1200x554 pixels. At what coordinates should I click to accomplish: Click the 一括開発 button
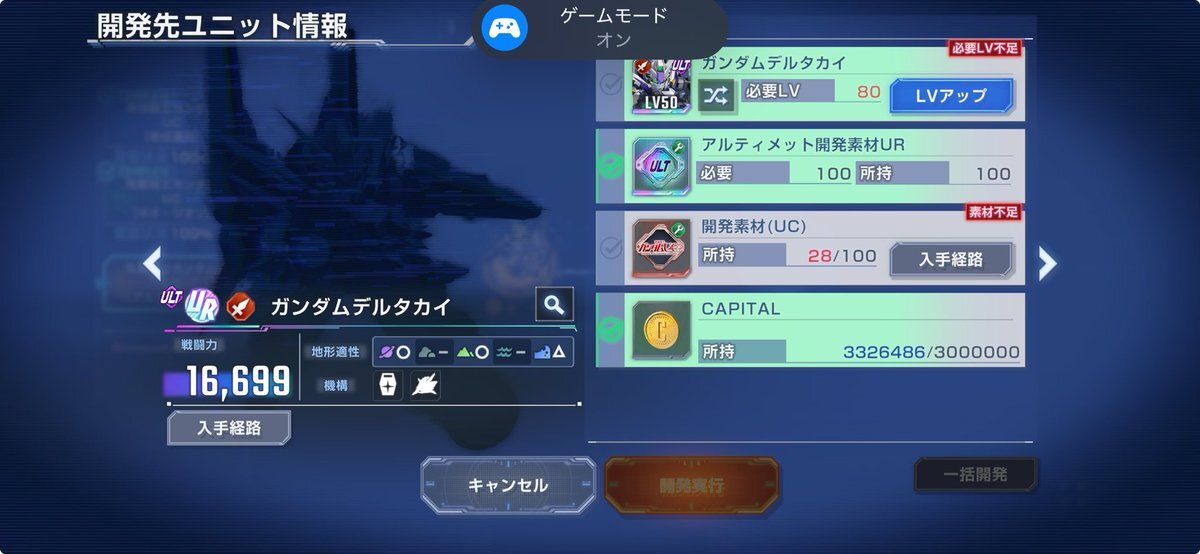point(975,475)
